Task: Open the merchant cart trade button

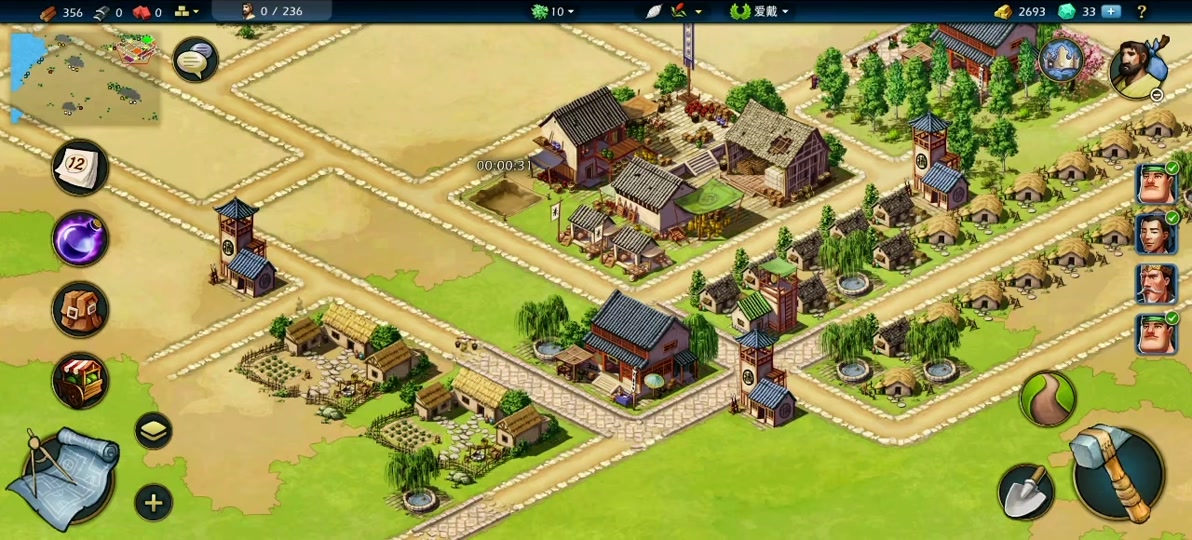Action: tap(80, 381)
